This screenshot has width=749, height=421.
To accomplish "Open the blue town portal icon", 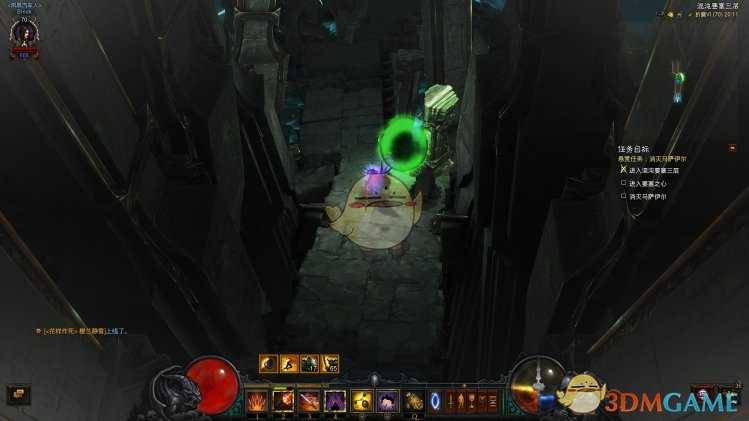I will (435, 401).
